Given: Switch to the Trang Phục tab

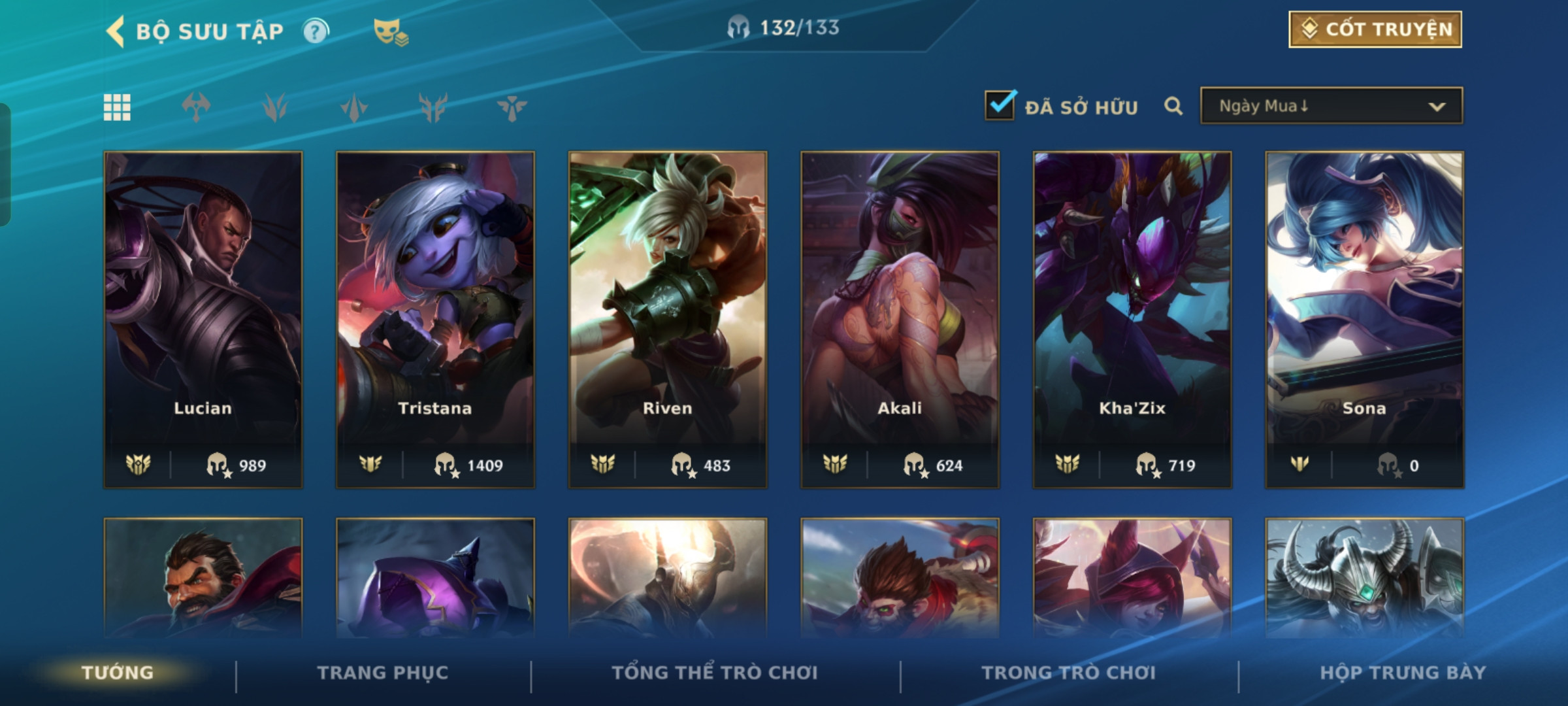Looking at the screenshot, I should (x=383, y=673).
